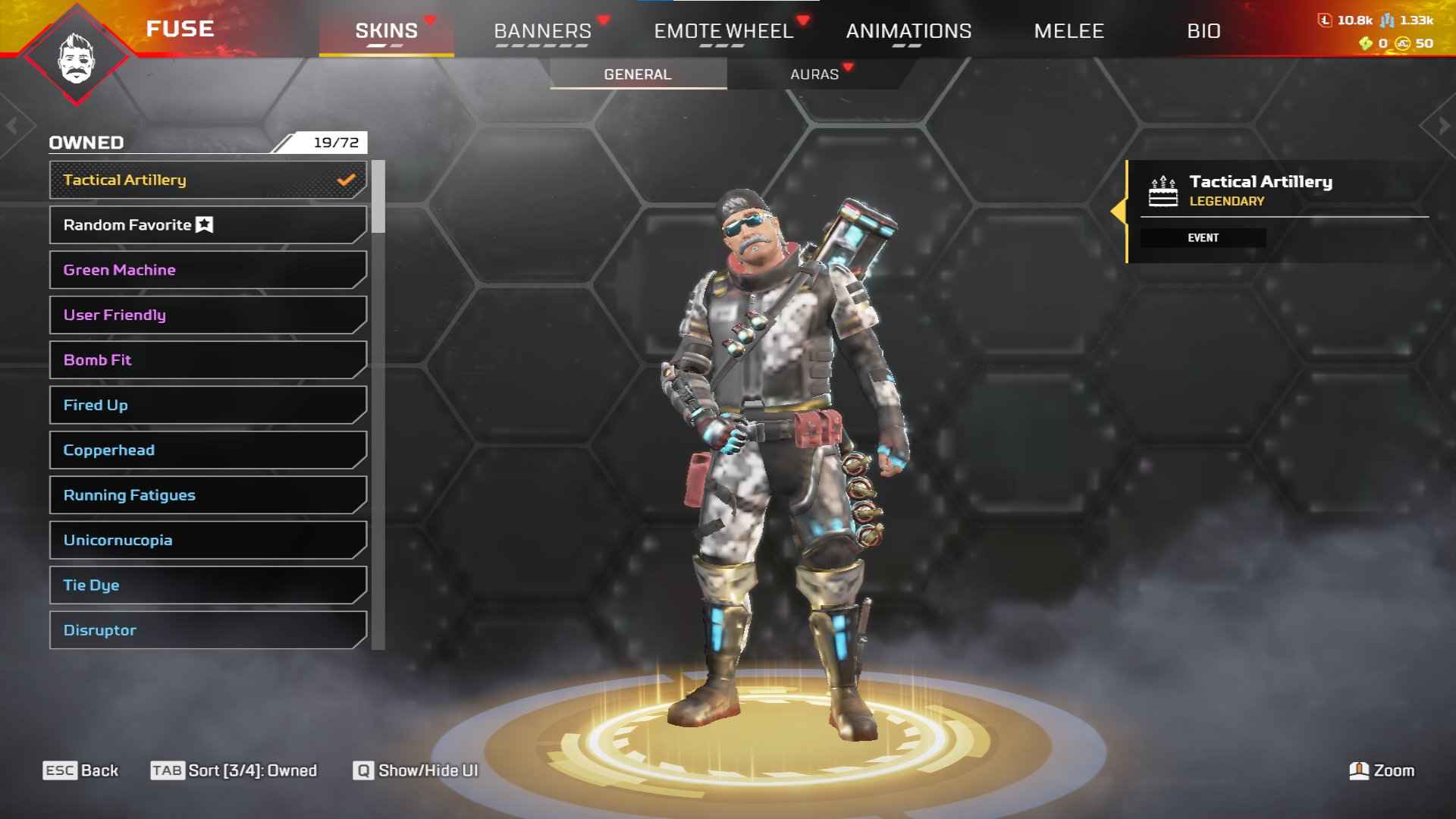1456x819 pixels.
Task: Open the Melee customization tab
Action: click(1069, 30)
